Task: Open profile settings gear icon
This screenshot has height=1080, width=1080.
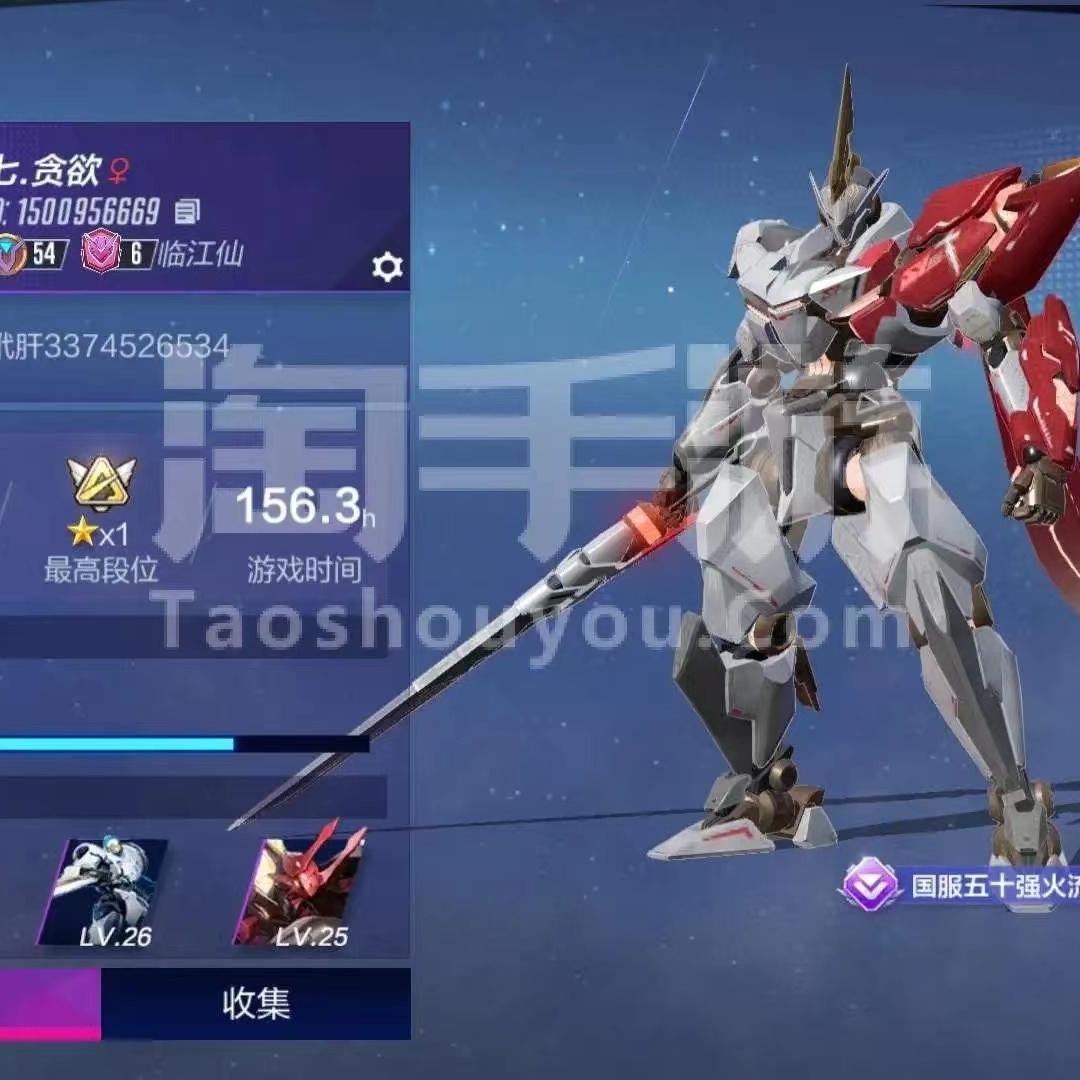Action: coord(387,267)
